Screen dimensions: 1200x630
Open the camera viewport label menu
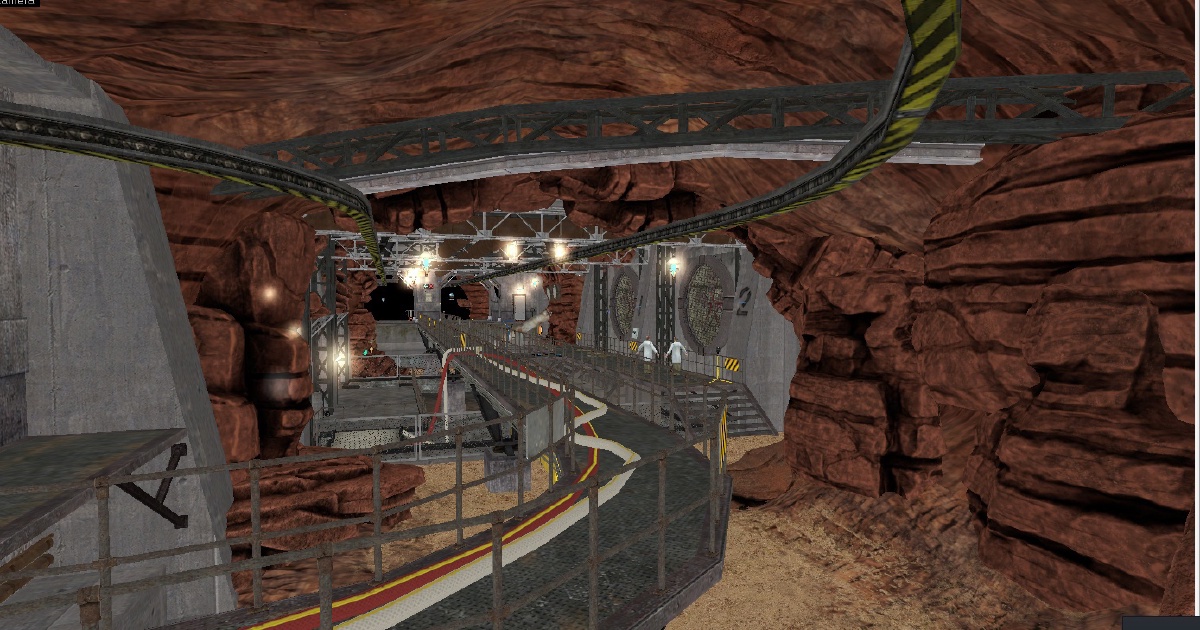coord(17,3)
